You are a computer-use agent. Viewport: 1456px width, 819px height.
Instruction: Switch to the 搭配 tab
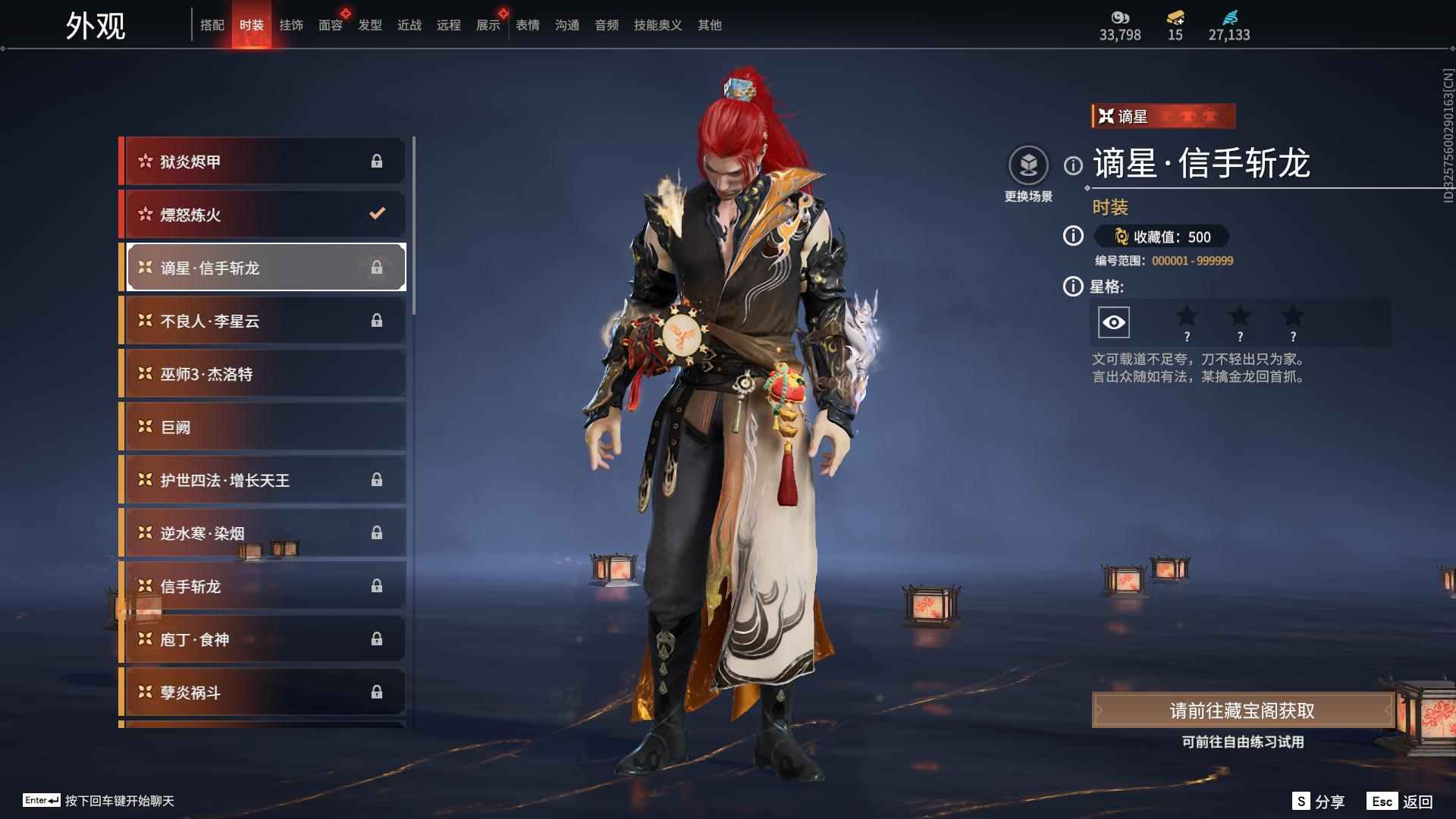213,24
